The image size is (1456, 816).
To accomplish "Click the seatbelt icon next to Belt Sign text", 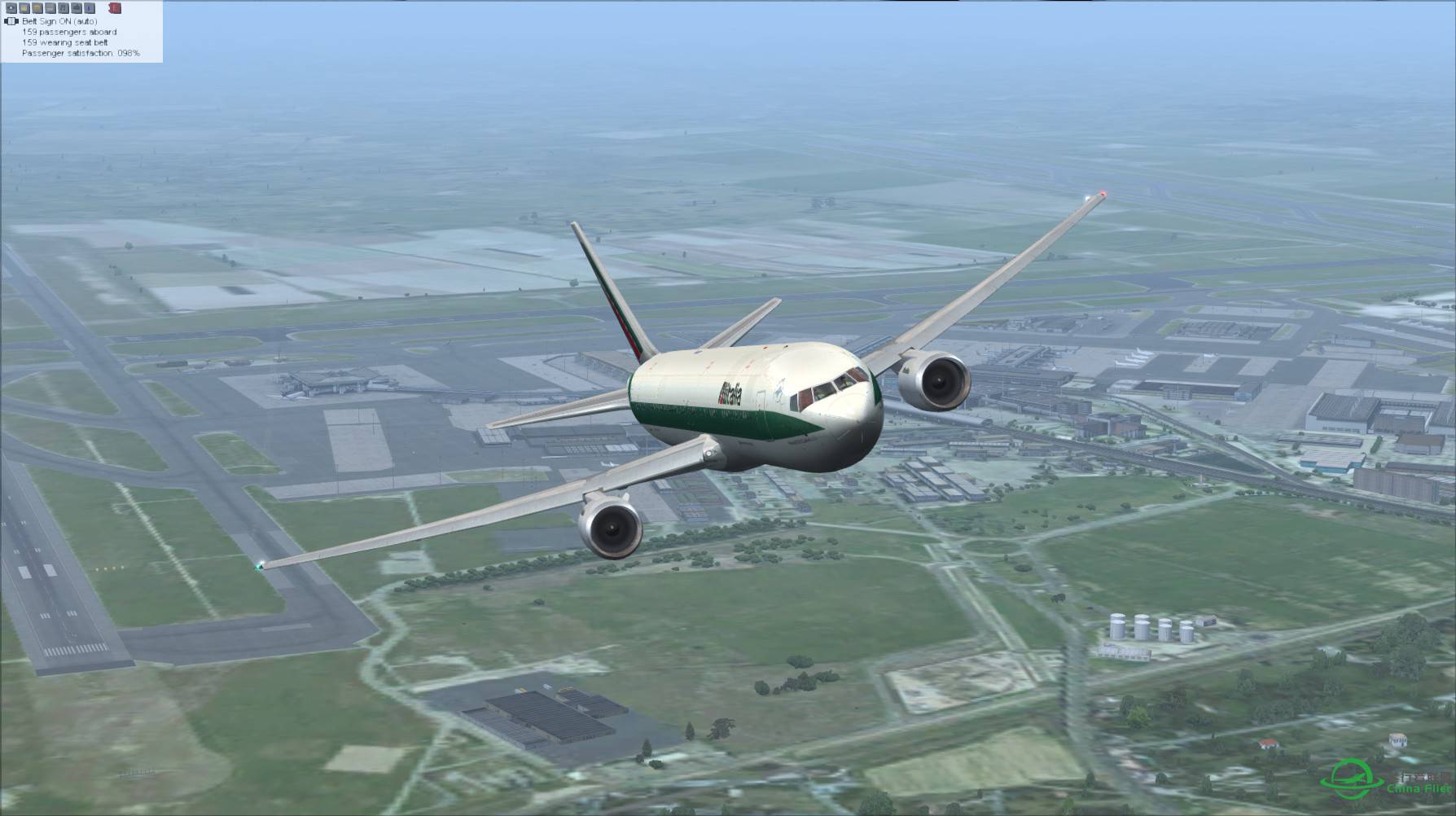I will (x=11, y=21).
